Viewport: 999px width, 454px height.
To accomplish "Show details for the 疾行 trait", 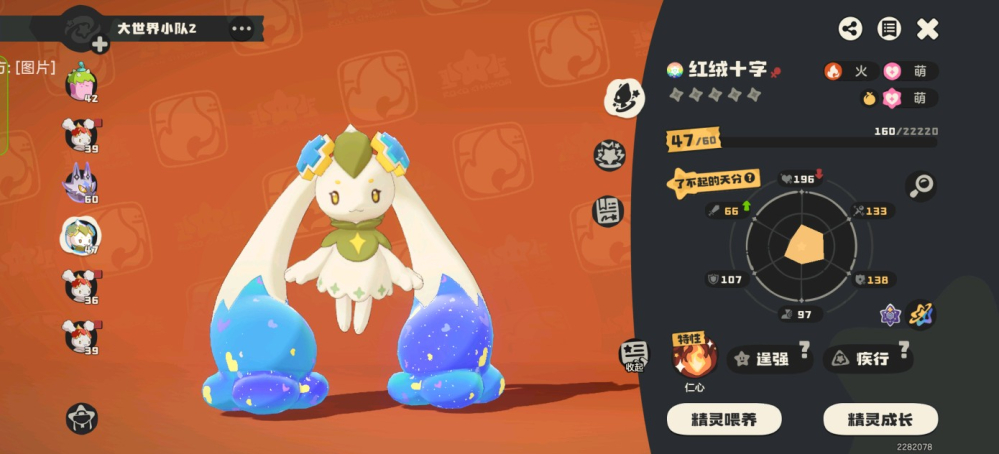I will coord(867,358).
